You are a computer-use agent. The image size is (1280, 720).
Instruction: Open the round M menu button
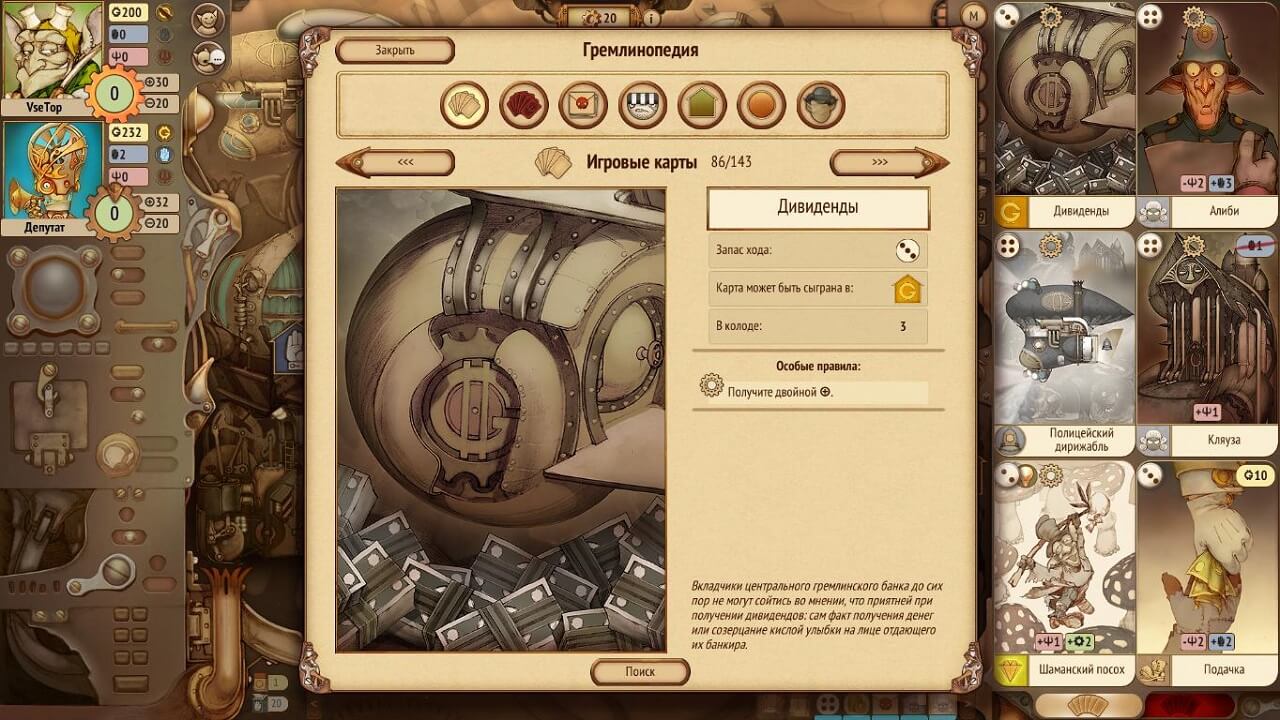click(x=974, y=15)
